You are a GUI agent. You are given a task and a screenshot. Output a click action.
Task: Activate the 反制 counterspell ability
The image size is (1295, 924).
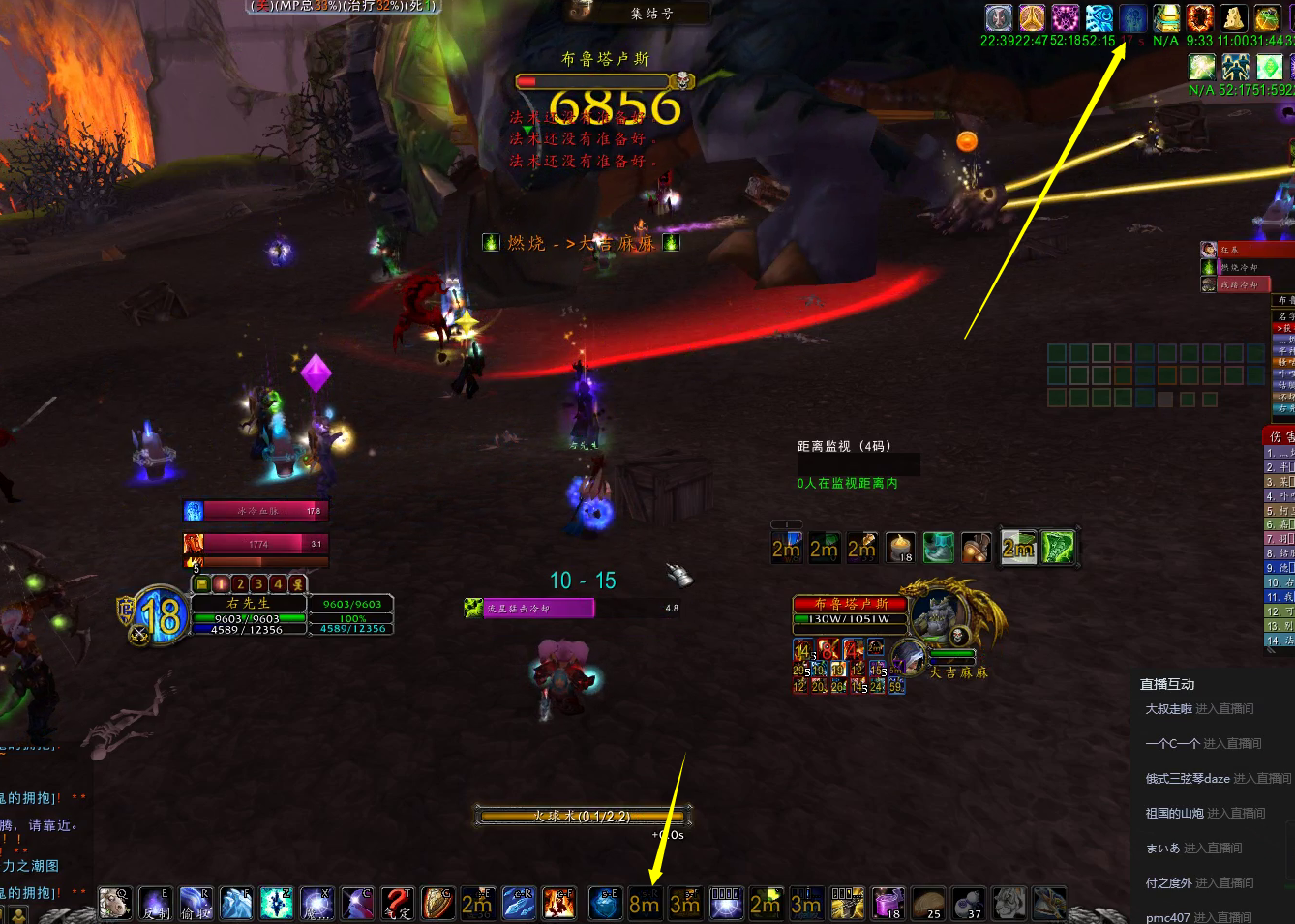coord(155,903)
